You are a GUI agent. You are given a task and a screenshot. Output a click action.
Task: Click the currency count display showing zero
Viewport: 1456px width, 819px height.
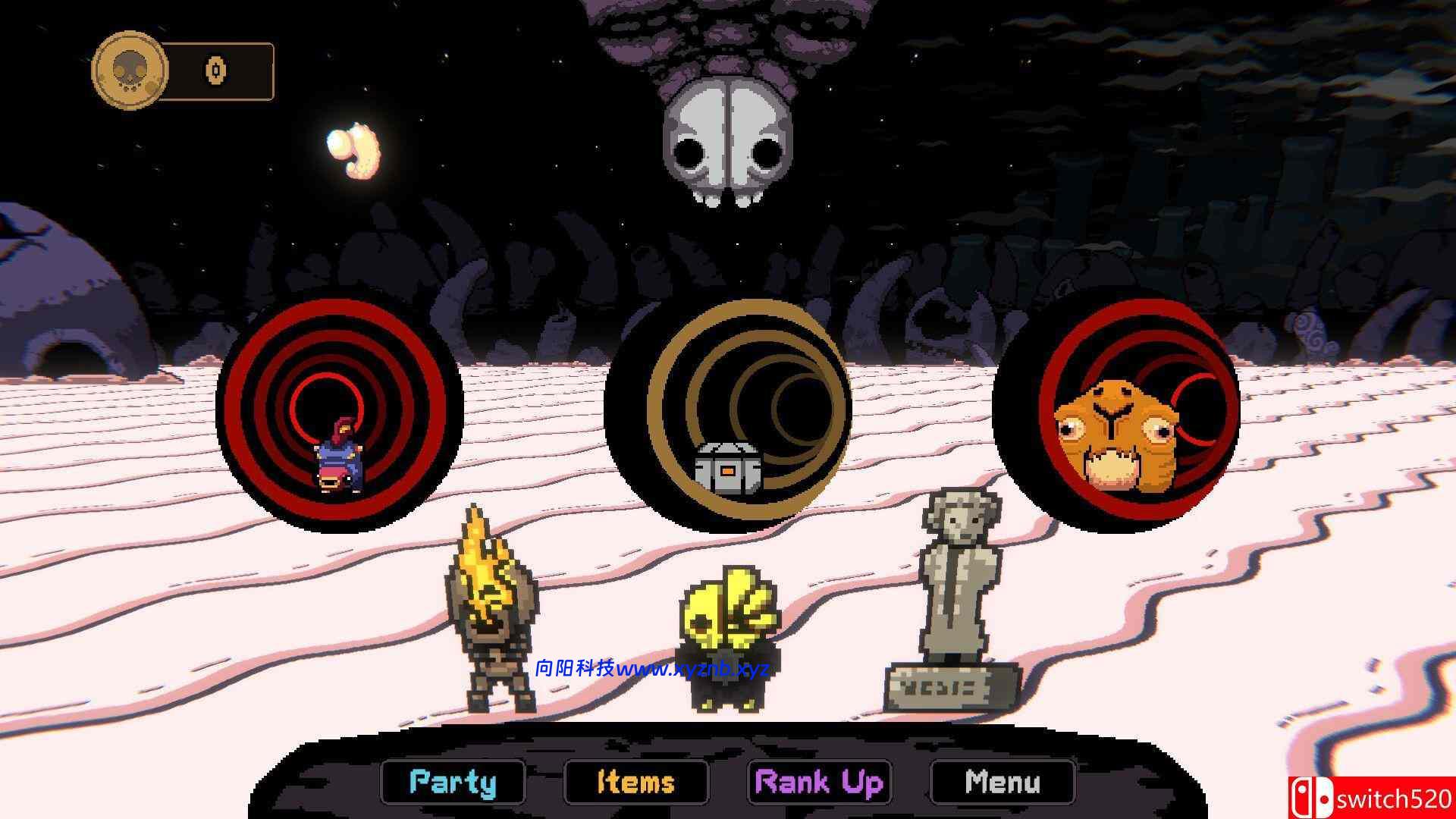click(x=215, y=69)
